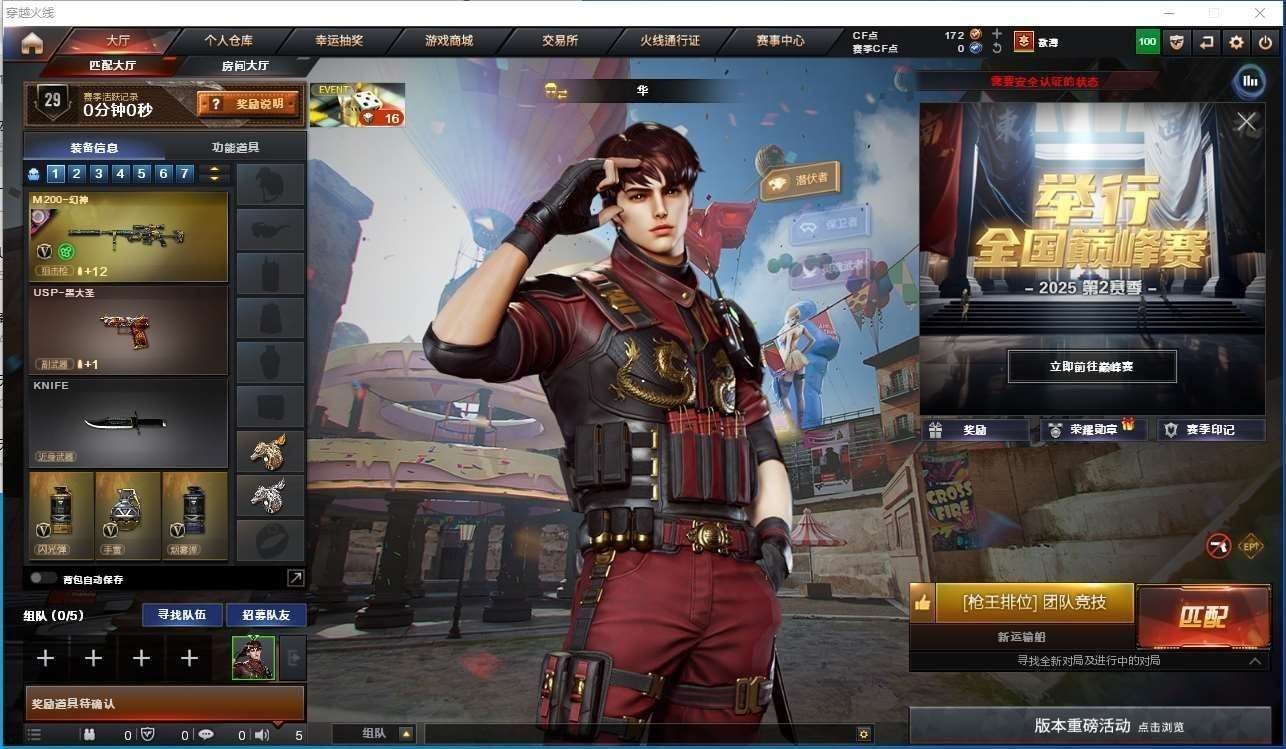Open the 个人仓库 tab
The height and width of the screenshot is (749, 1286).
pyautogui.click(x=229, y=41)
